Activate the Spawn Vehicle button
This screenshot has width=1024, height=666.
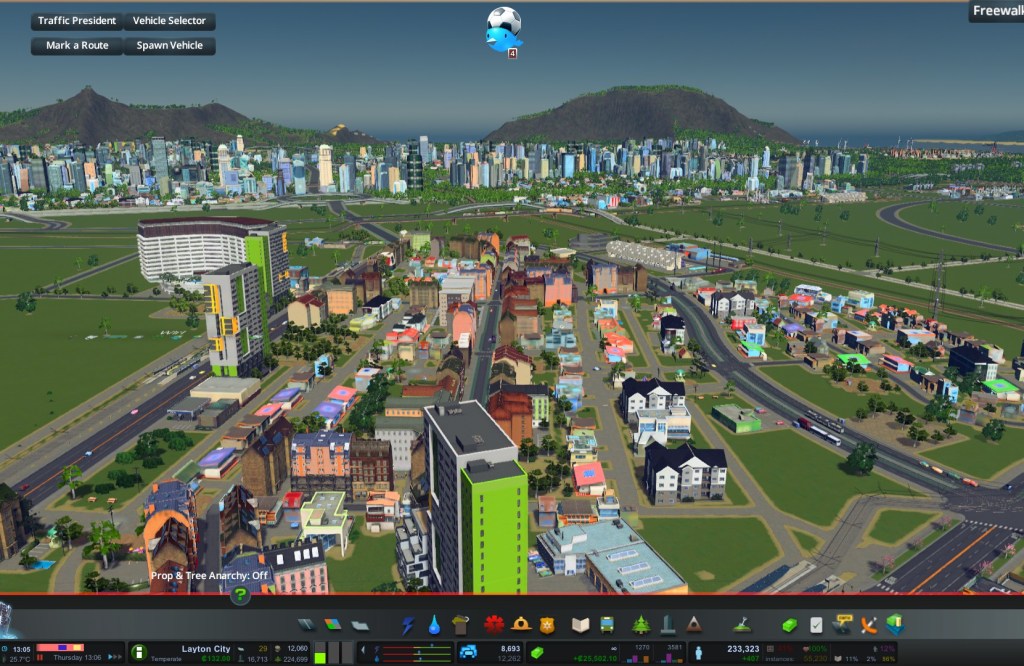click(x=169, y=46)
